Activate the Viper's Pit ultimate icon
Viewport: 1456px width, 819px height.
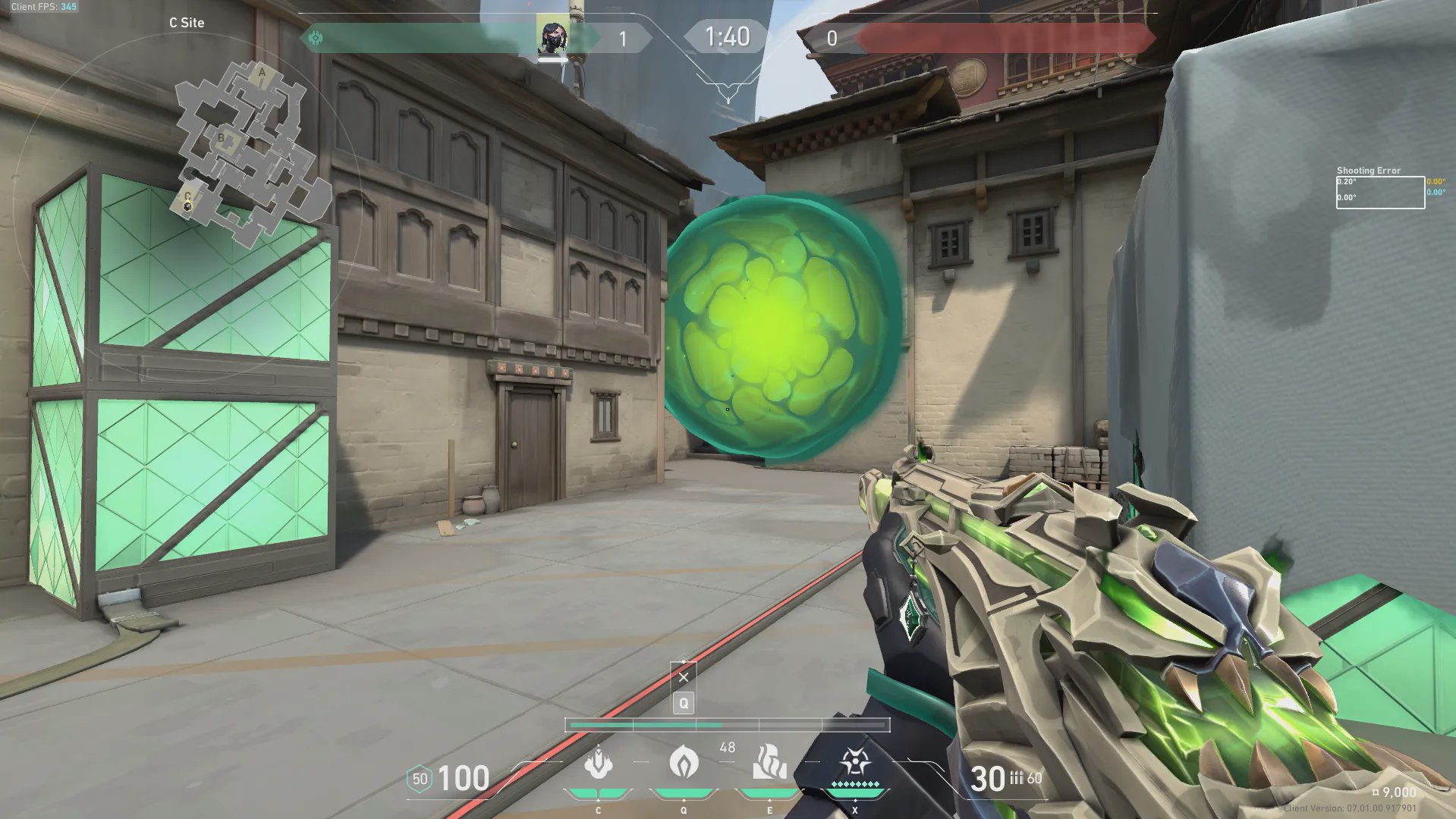(x=855, y=763)
